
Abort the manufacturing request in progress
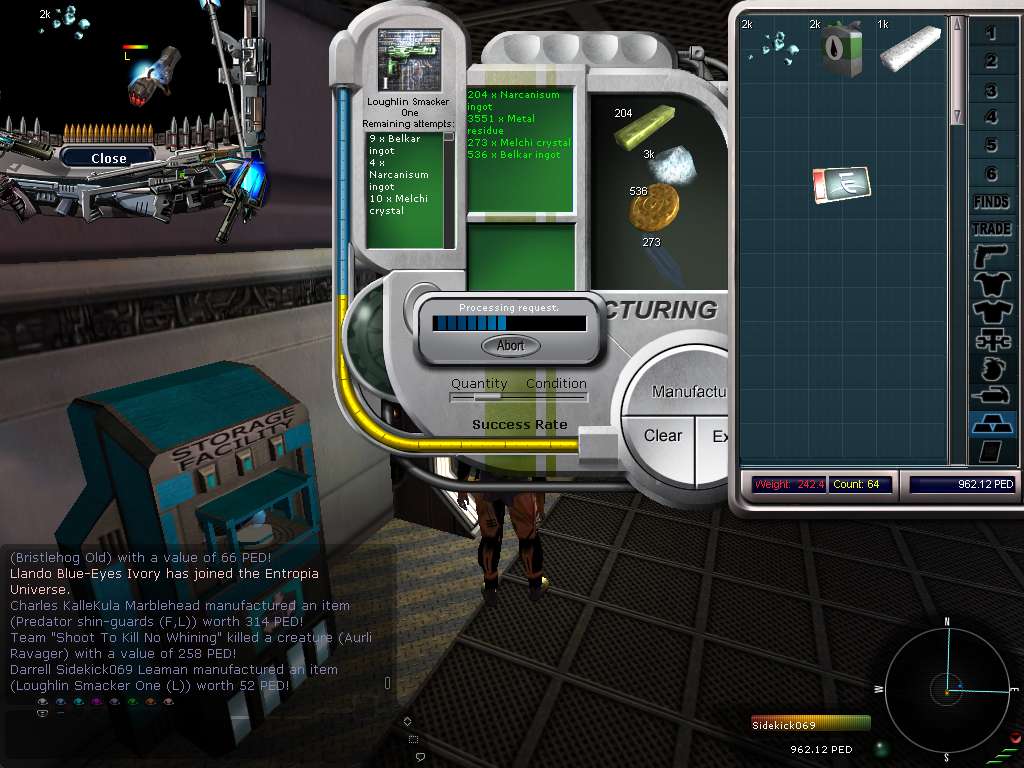pos(511,345)
